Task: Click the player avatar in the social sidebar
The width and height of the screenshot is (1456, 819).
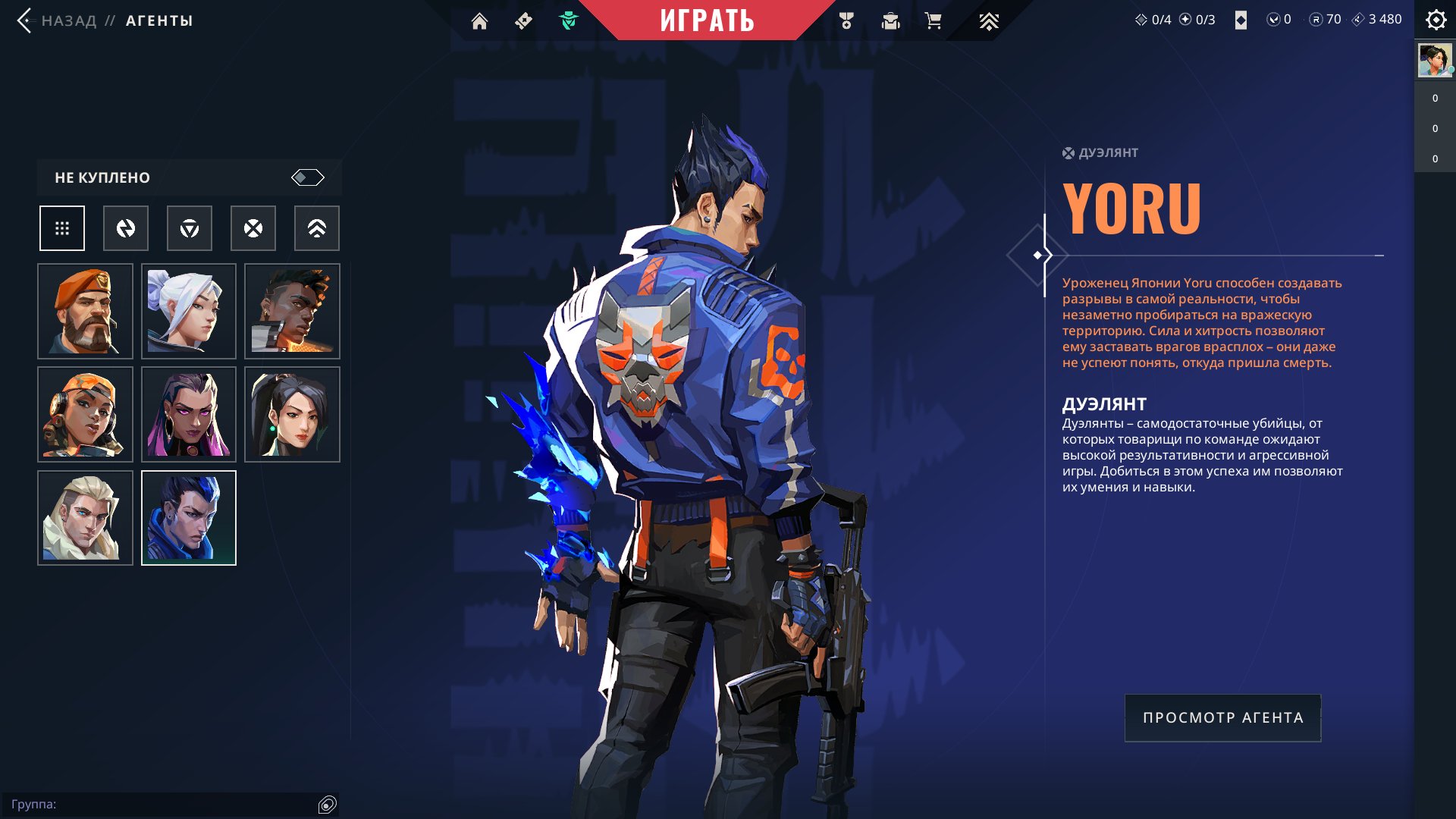Action: pos(1435,61)
